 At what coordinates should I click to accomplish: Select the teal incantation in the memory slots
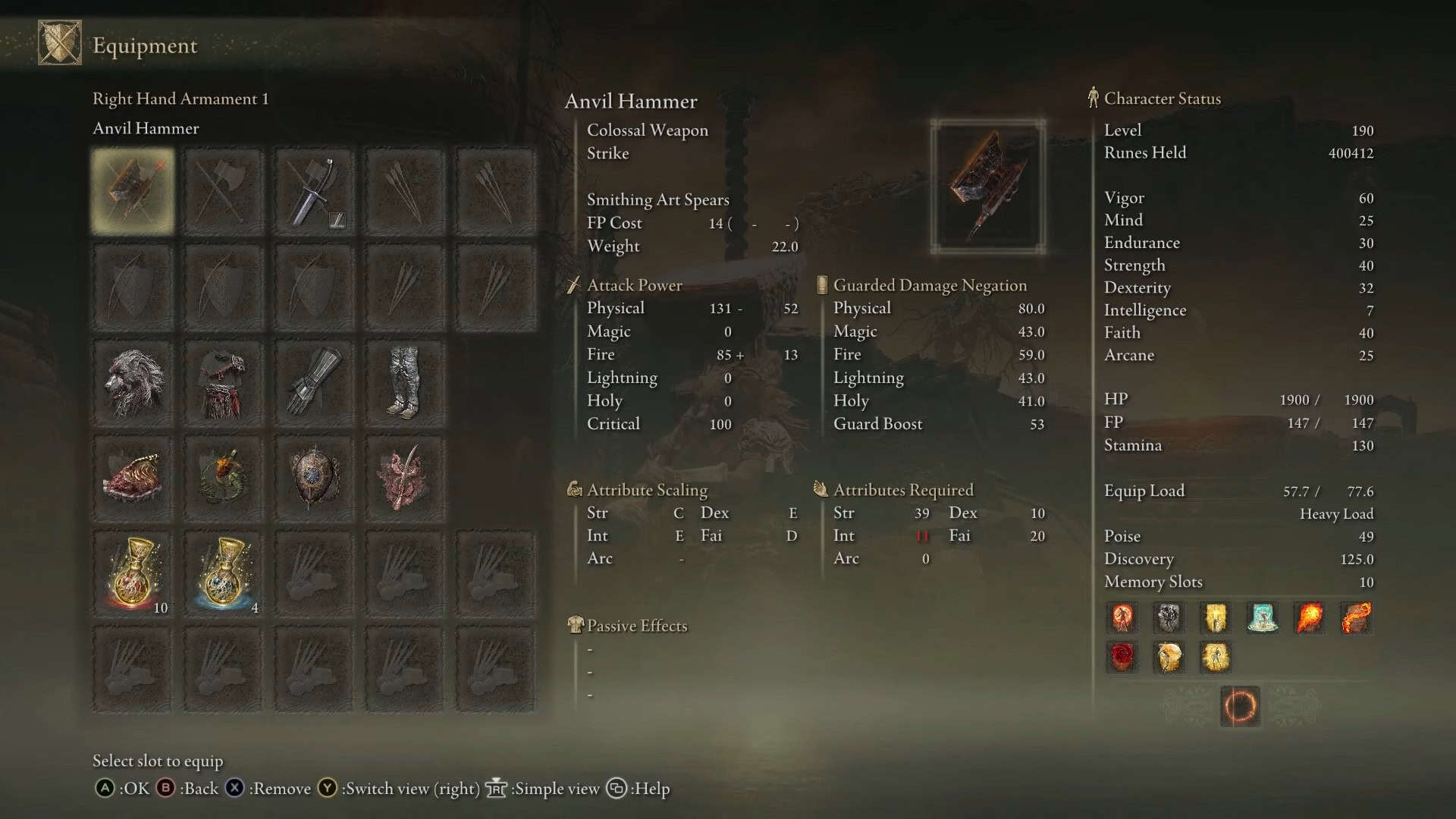(x=1263, y=617)
